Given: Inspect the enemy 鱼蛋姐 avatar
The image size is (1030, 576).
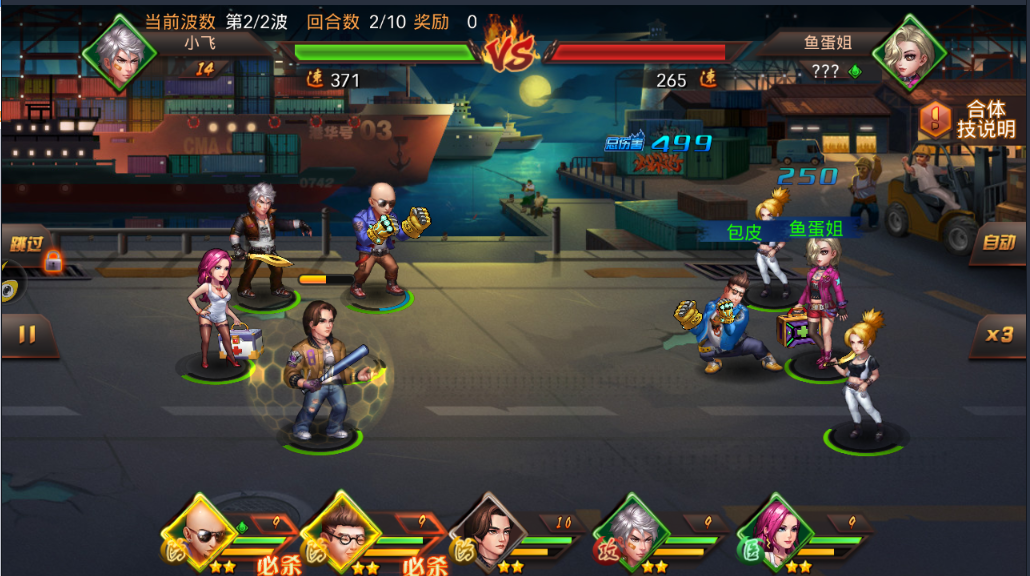Looking at the screenshot, I should (x=909, y=51).
